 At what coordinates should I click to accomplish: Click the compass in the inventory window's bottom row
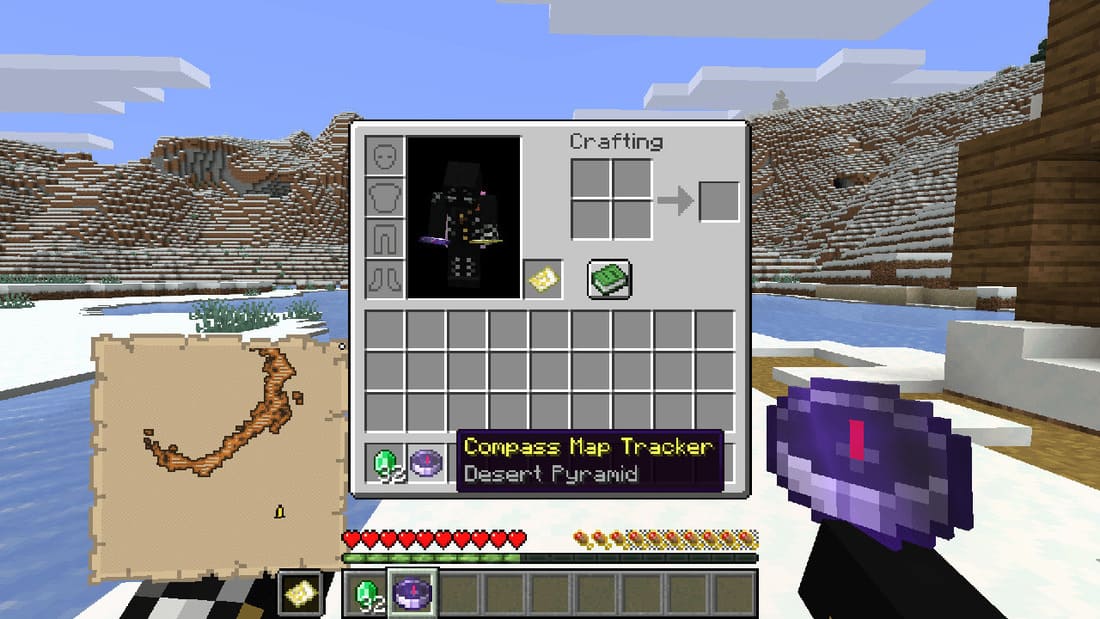point(426,463)
